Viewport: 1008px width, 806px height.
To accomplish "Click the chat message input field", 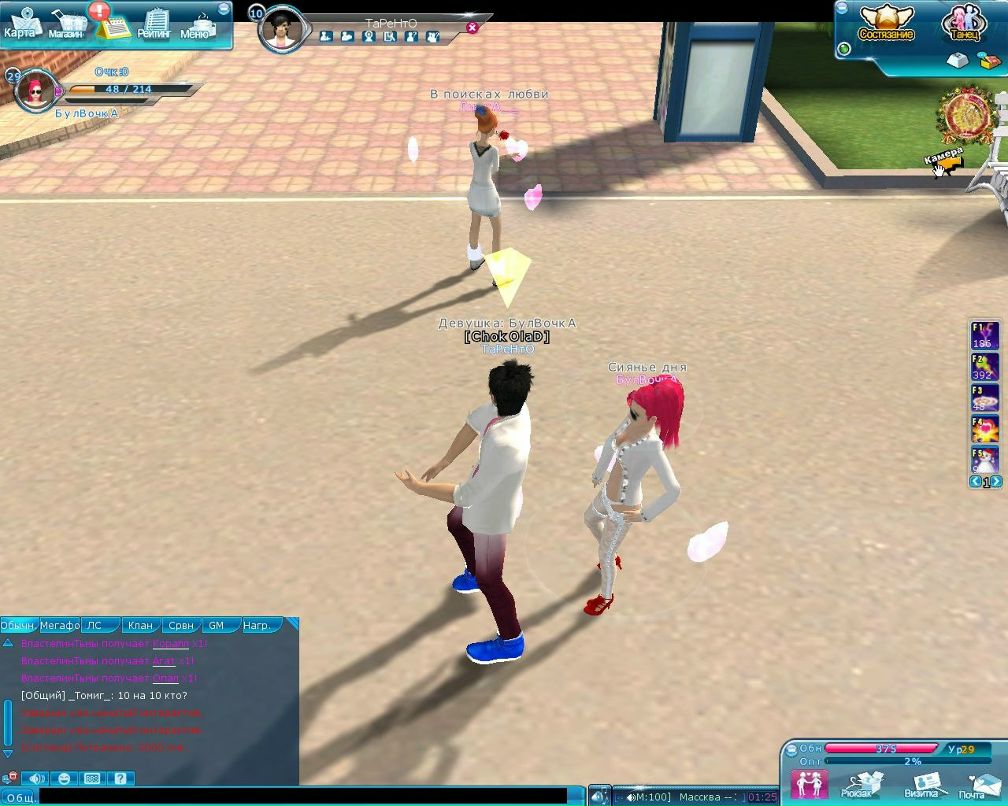I will tap(300, 797).
